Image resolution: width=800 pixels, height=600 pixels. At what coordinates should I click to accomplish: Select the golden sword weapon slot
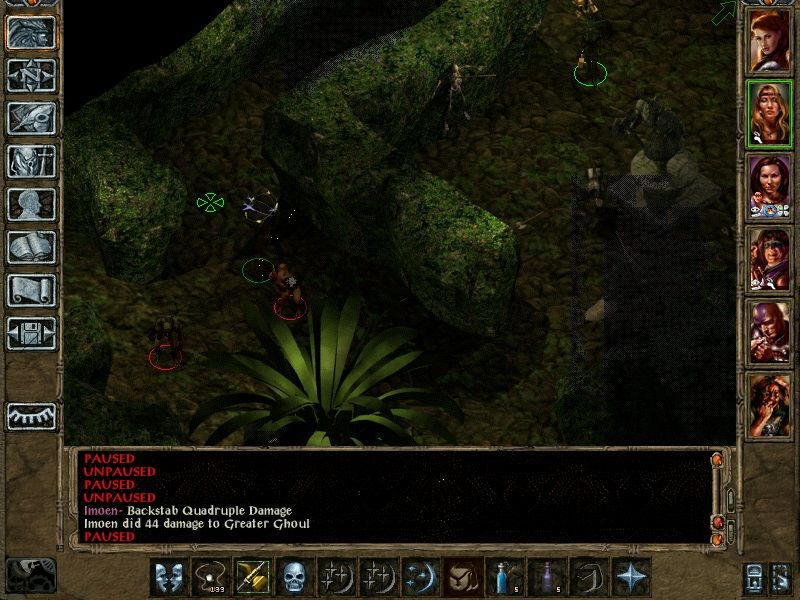coord(251,577)
